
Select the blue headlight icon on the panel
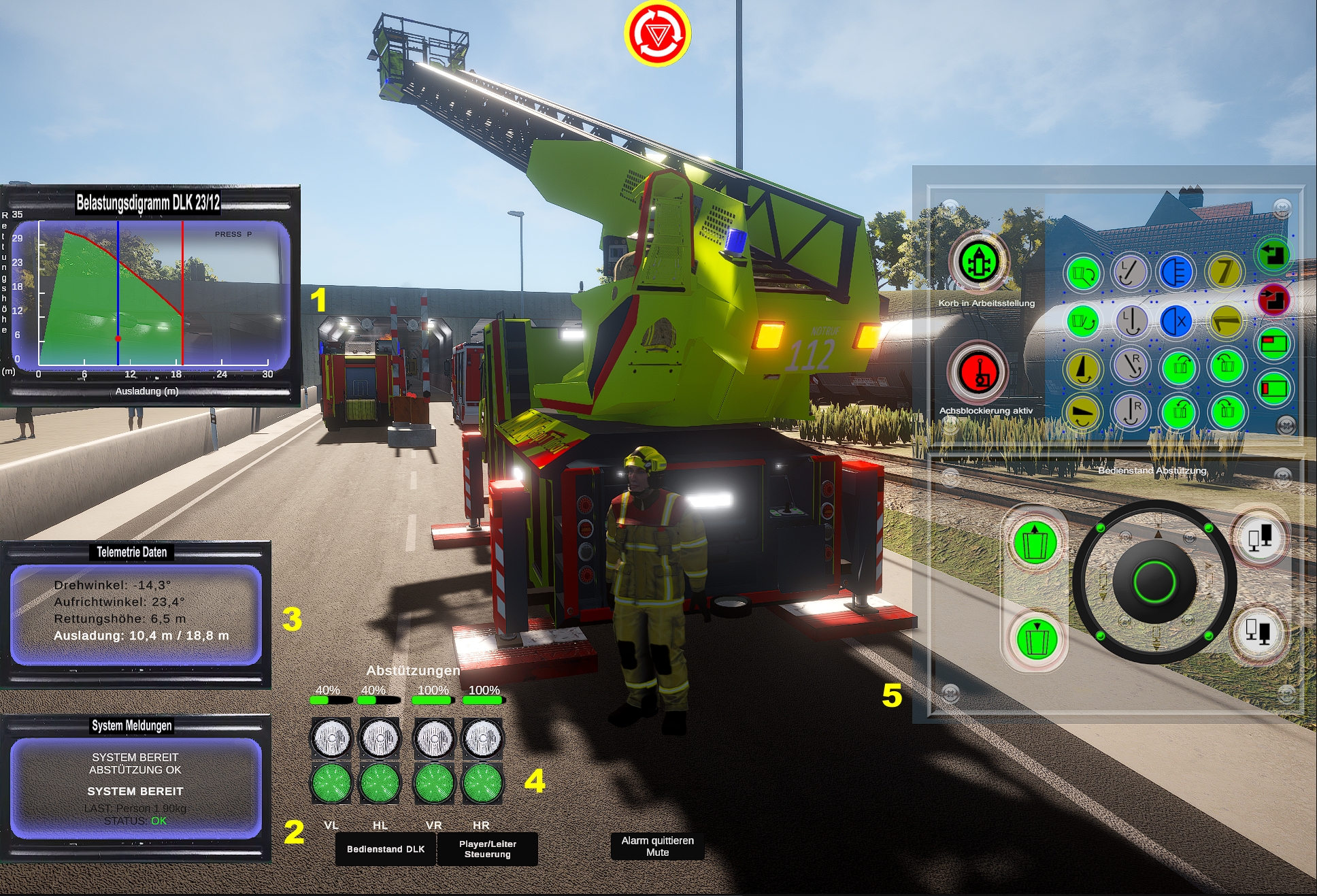pos(1175,271)
